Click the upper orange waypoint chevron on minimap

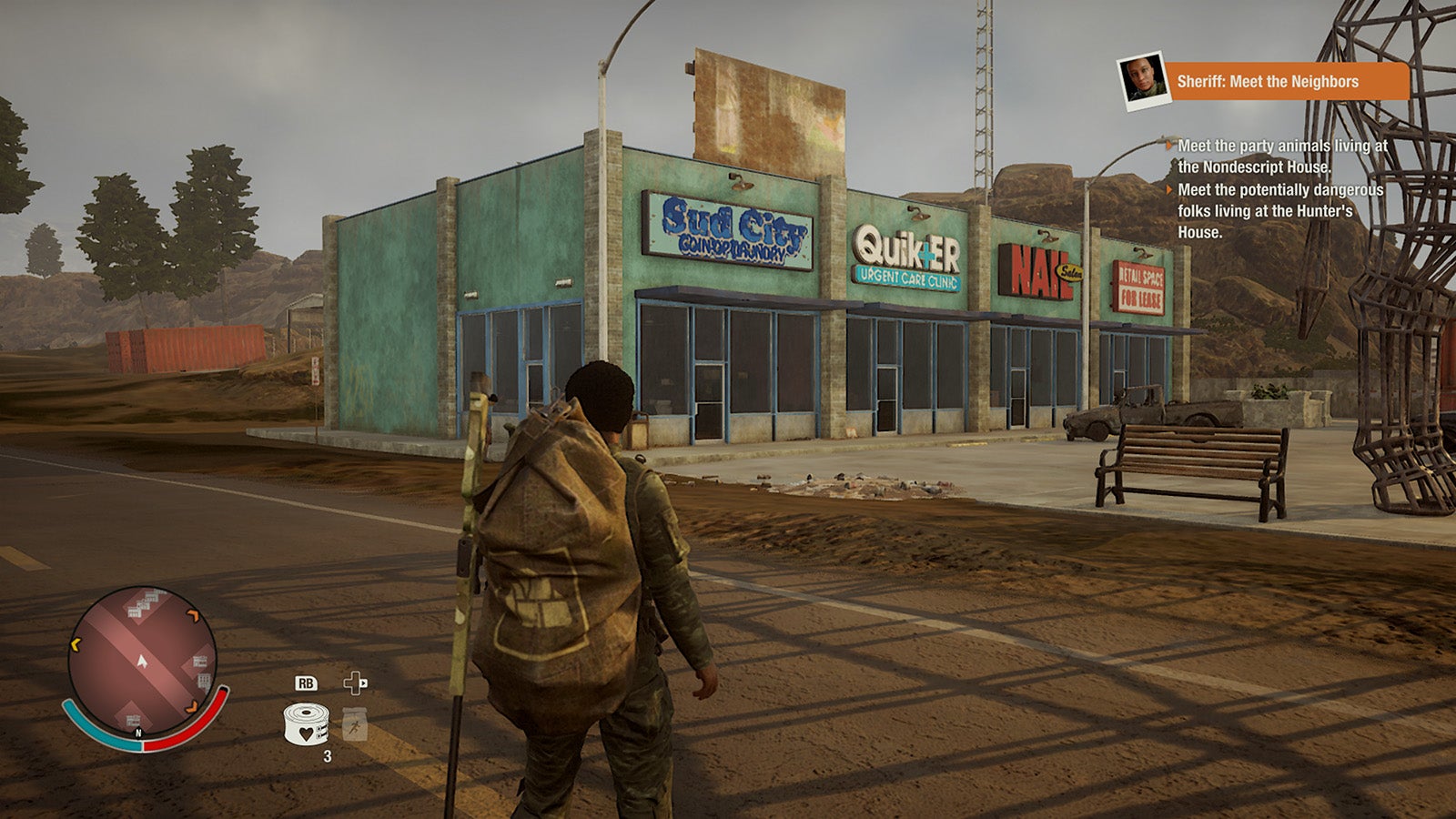(x=193, y=614)
